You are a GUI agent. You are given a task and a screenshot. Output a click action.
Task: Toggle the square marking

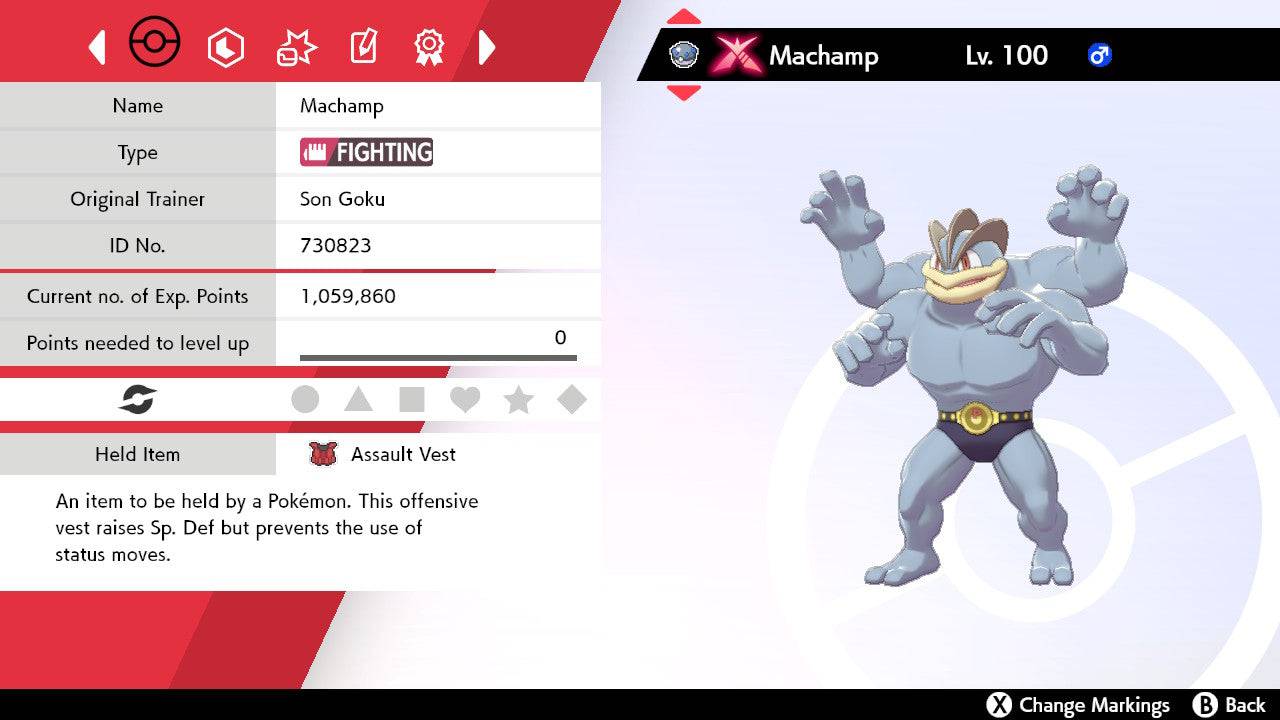pos(412,400)
